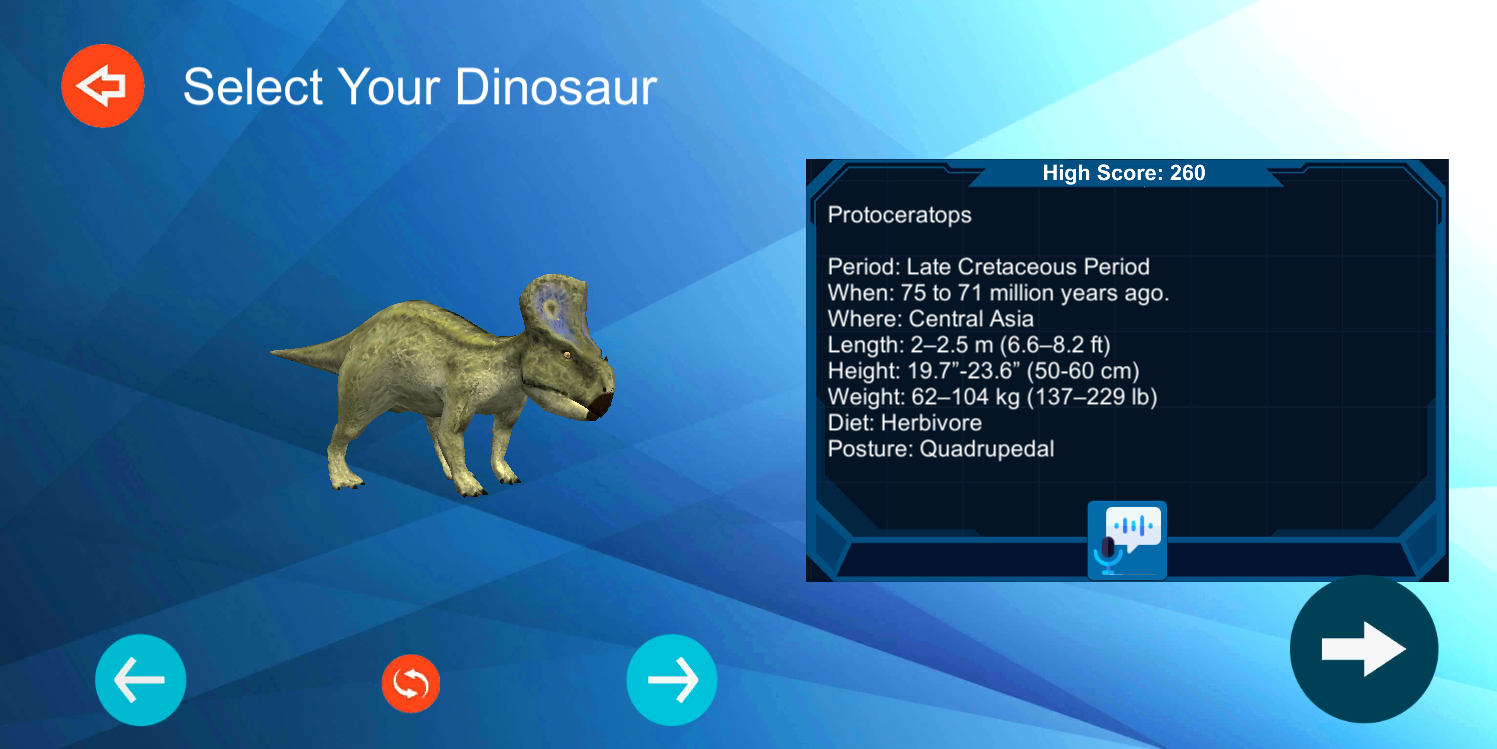Switch dinosaurs using the next arrow
Image resolution: width=1497 pixels, height=749 pixels.
coord(1364,649)
